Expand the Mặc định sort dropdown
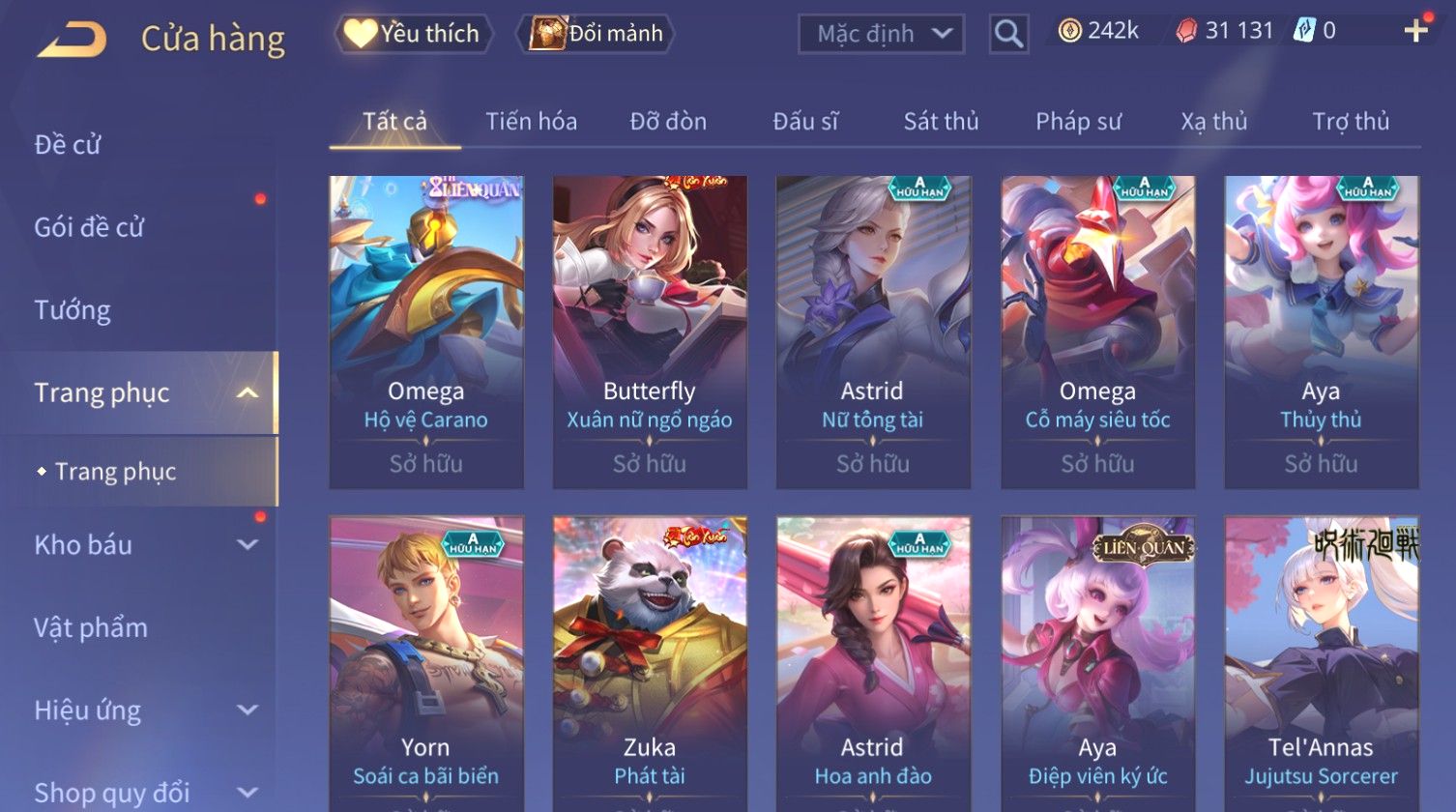This screenshot has height=812, width=1456. (x=881, y=34)
